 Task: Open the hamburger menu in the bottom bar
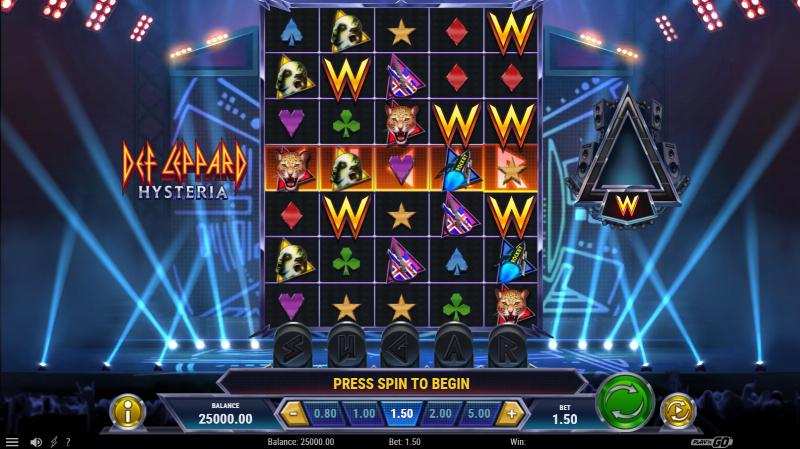pyautogui.click(x=12, y=442)
